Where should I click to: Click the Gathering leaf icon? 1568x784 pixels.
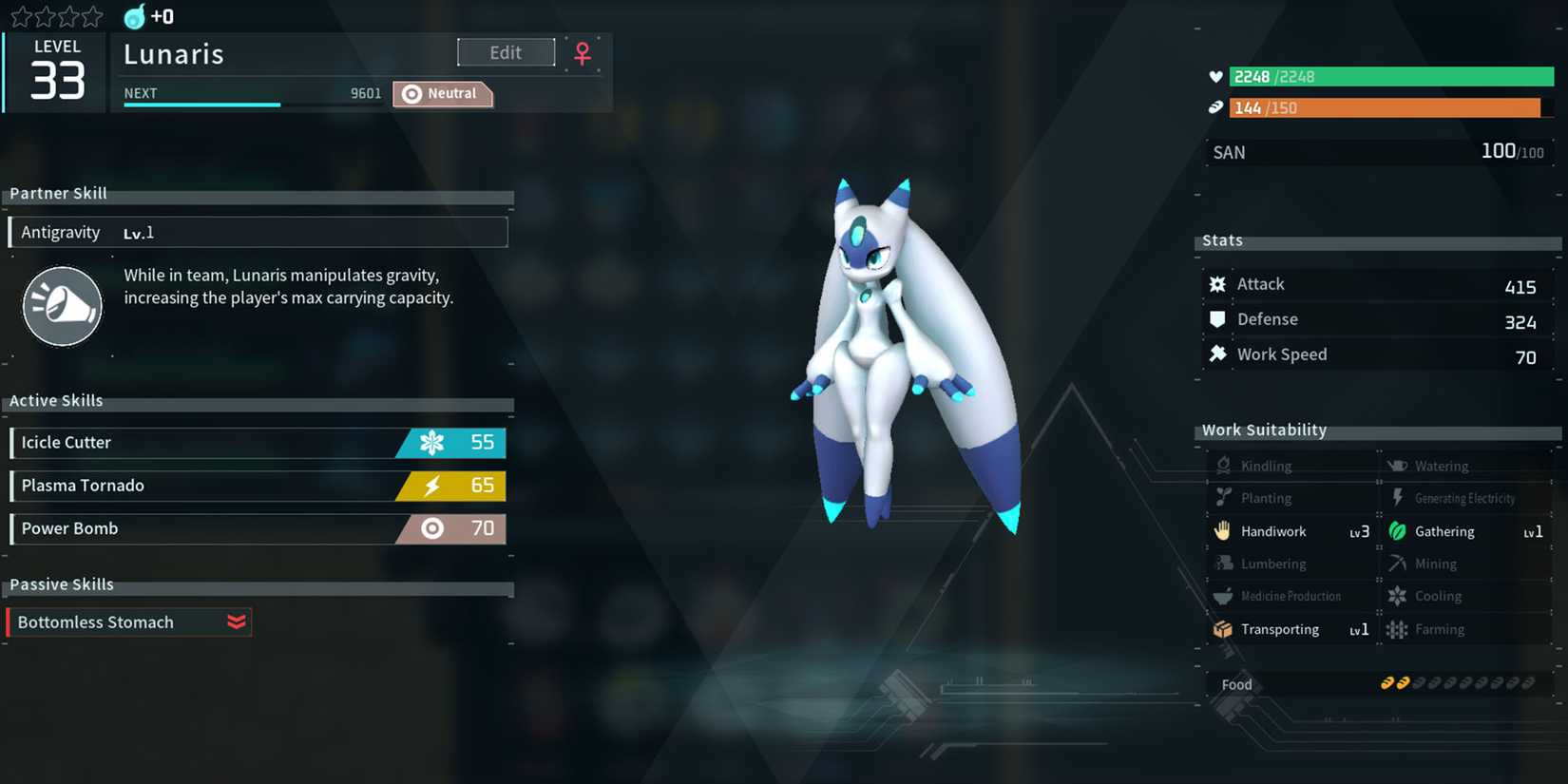click(x=1398, y=531)
